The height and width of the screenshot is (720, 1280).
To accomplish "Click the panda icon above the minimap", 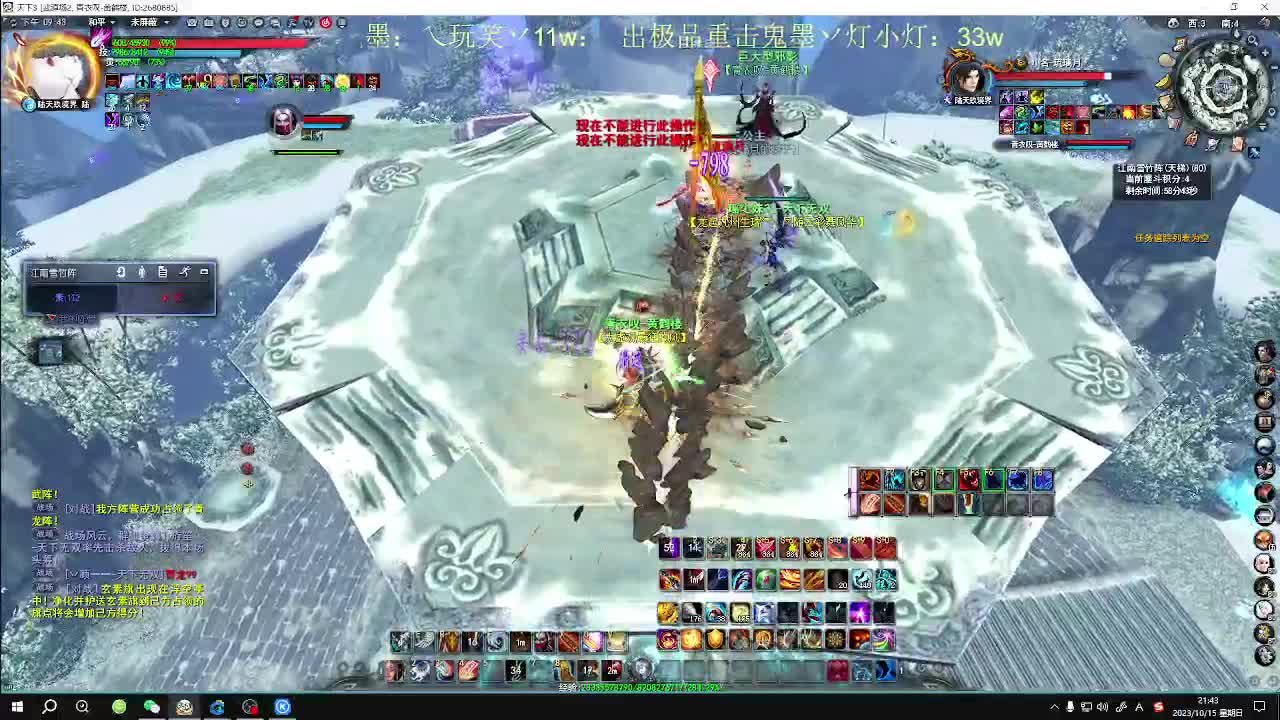I will [1173, 24].
